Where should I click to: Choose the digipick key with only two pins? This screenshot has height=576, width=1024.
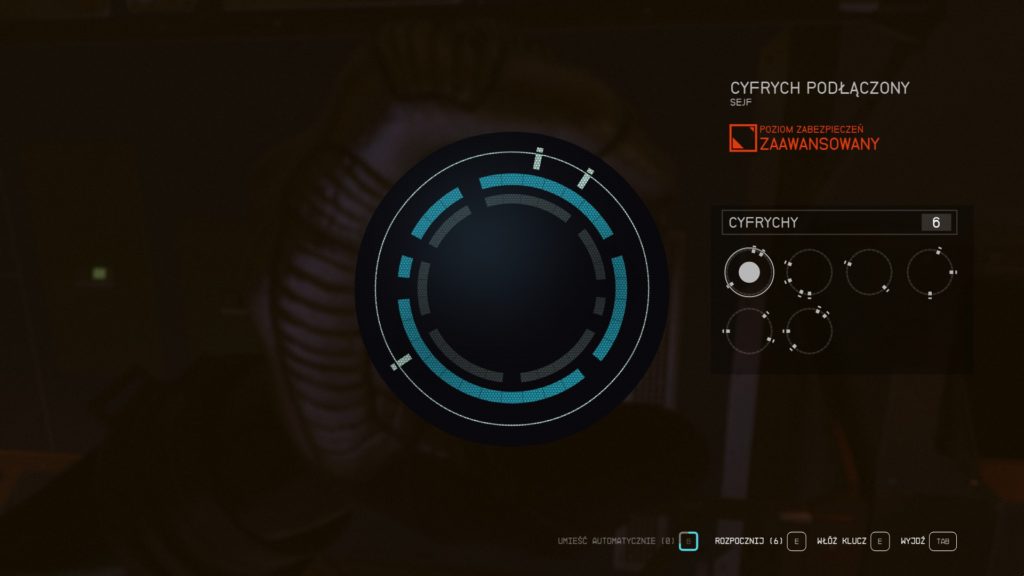pyautogui.click(x=868, y=272)
